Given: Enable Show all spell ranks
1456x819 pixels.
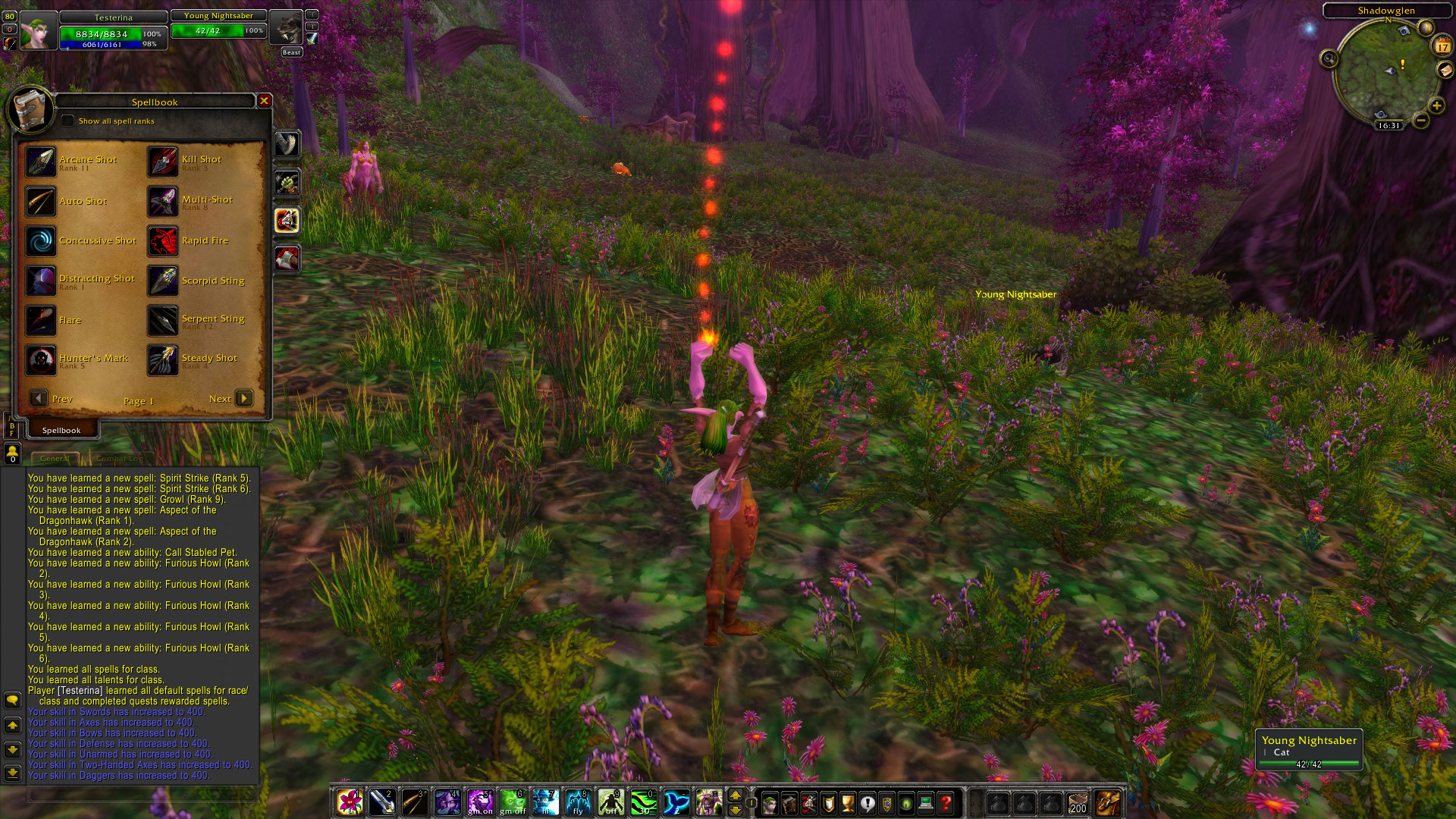Looking at the screenshot, I should (69, 120).
